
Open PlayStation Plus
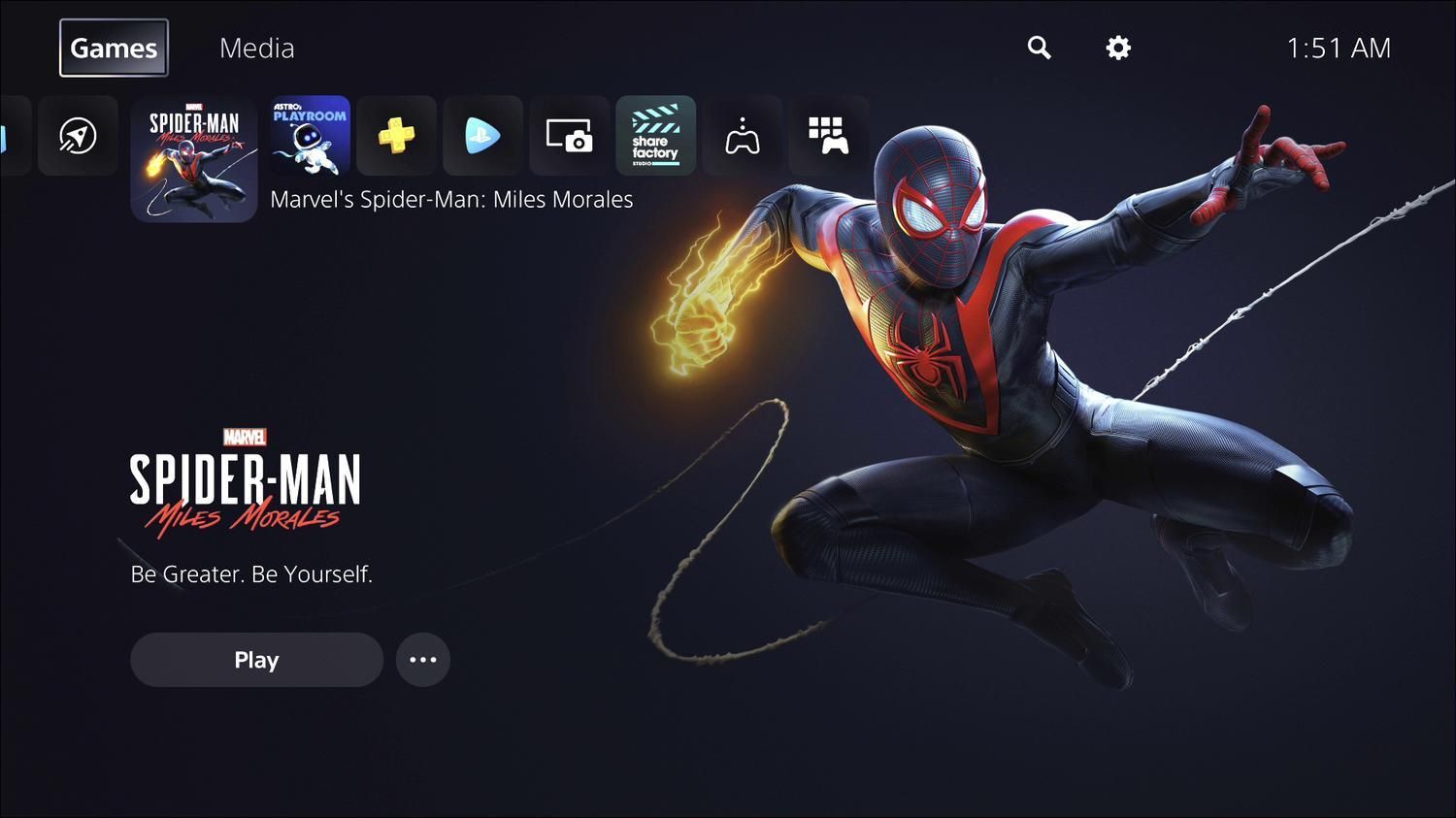(x=396, y=136)
